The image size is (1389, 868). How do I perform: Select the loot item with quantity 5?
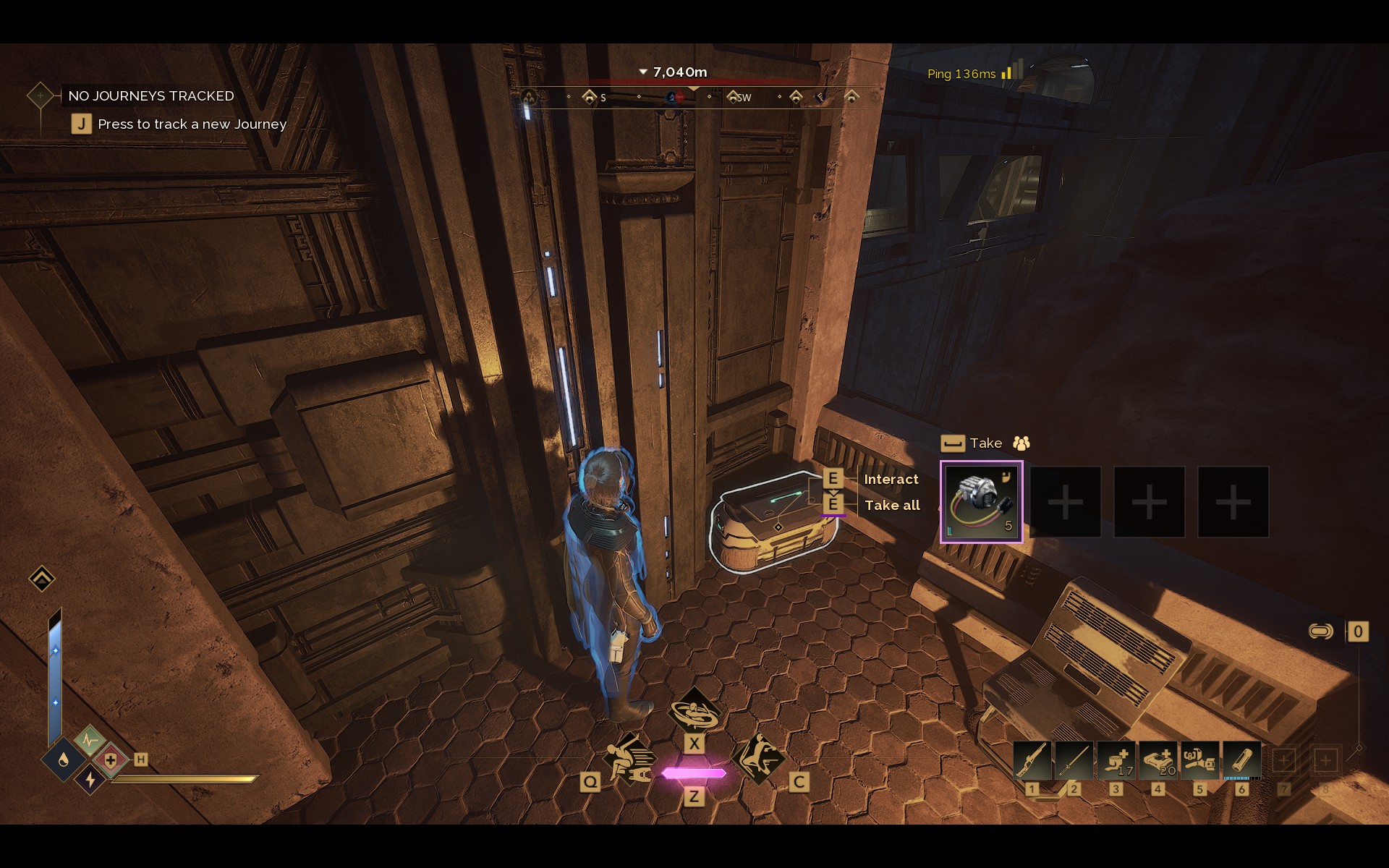981,501
